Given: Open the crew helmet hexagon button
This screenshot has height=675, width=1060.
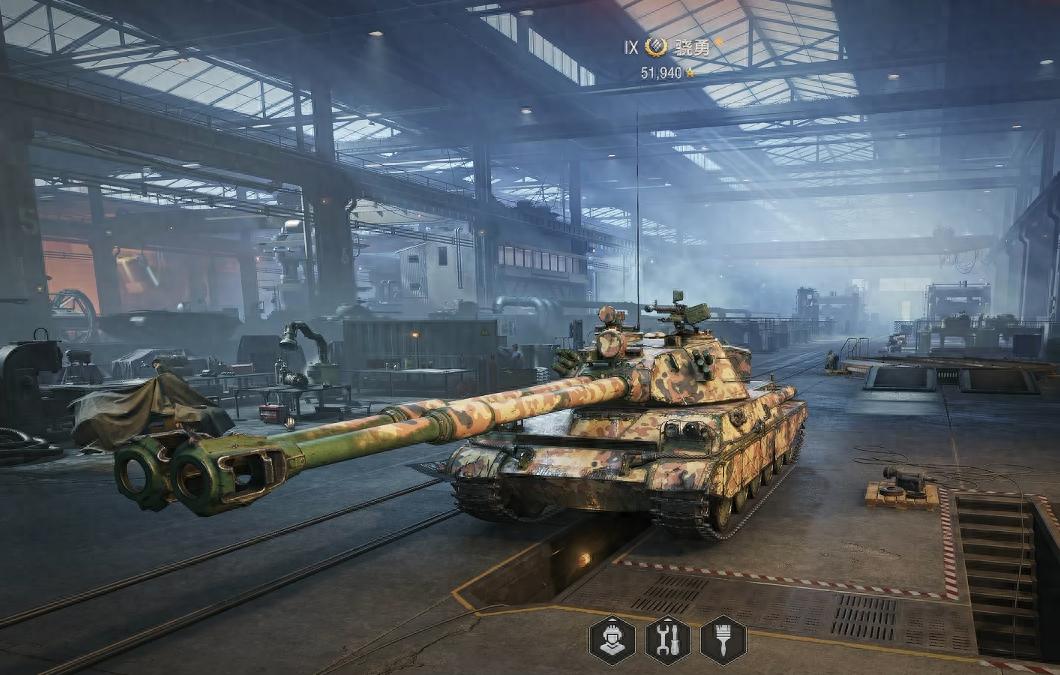Looking at the screenshot, I should [x=612, y=640].
